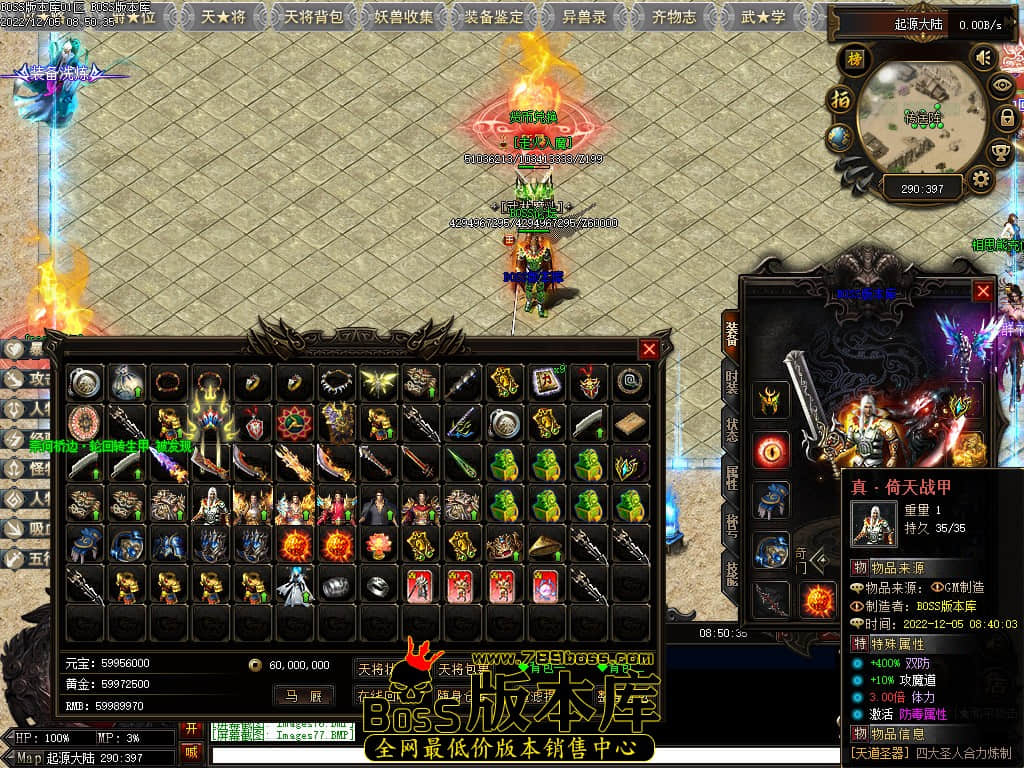This screenshot has width=1024, height=768.
Task: Open the 齐物志 menu
Action: click(x=674, y=16)
